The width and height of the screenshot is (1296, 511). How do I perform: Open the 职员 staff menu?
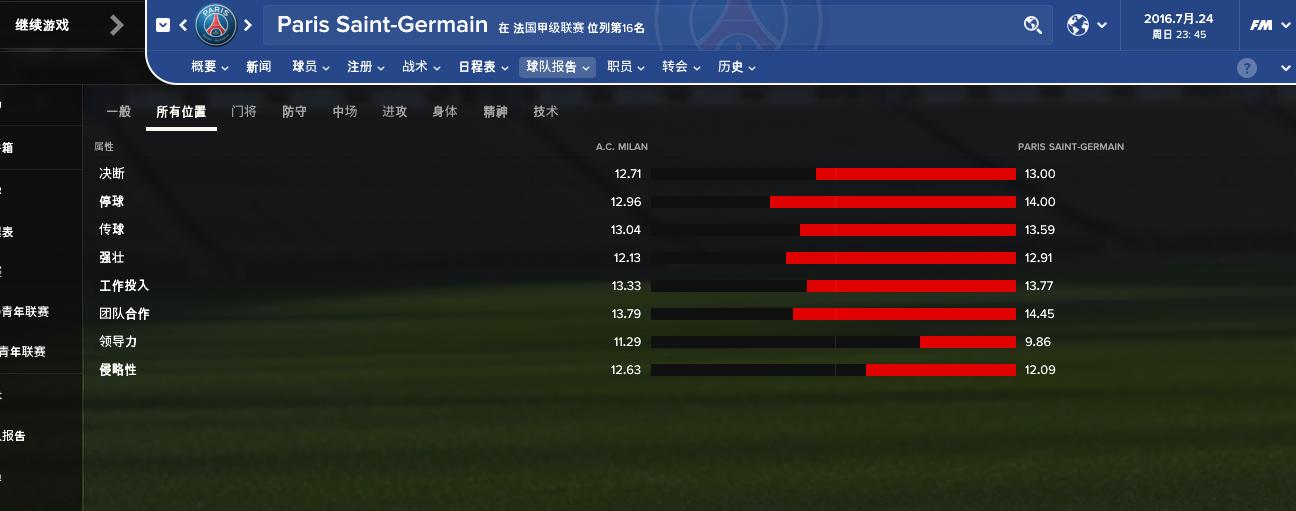(x=625, y=67)
